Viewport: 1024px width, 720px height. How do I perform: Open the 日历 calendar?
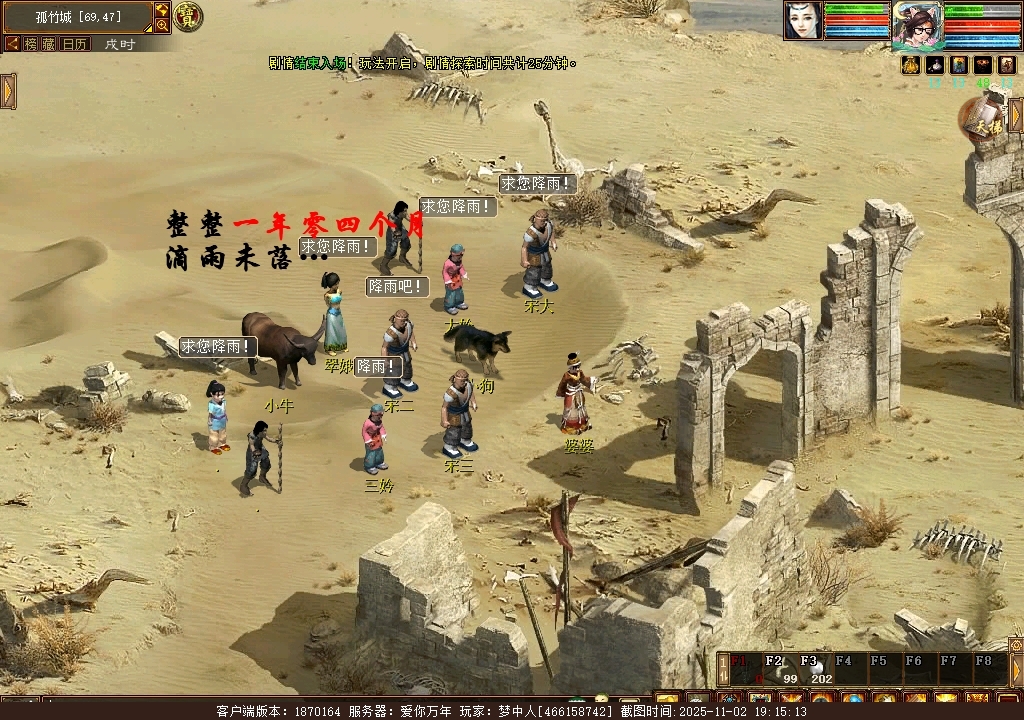pos(75,44)
